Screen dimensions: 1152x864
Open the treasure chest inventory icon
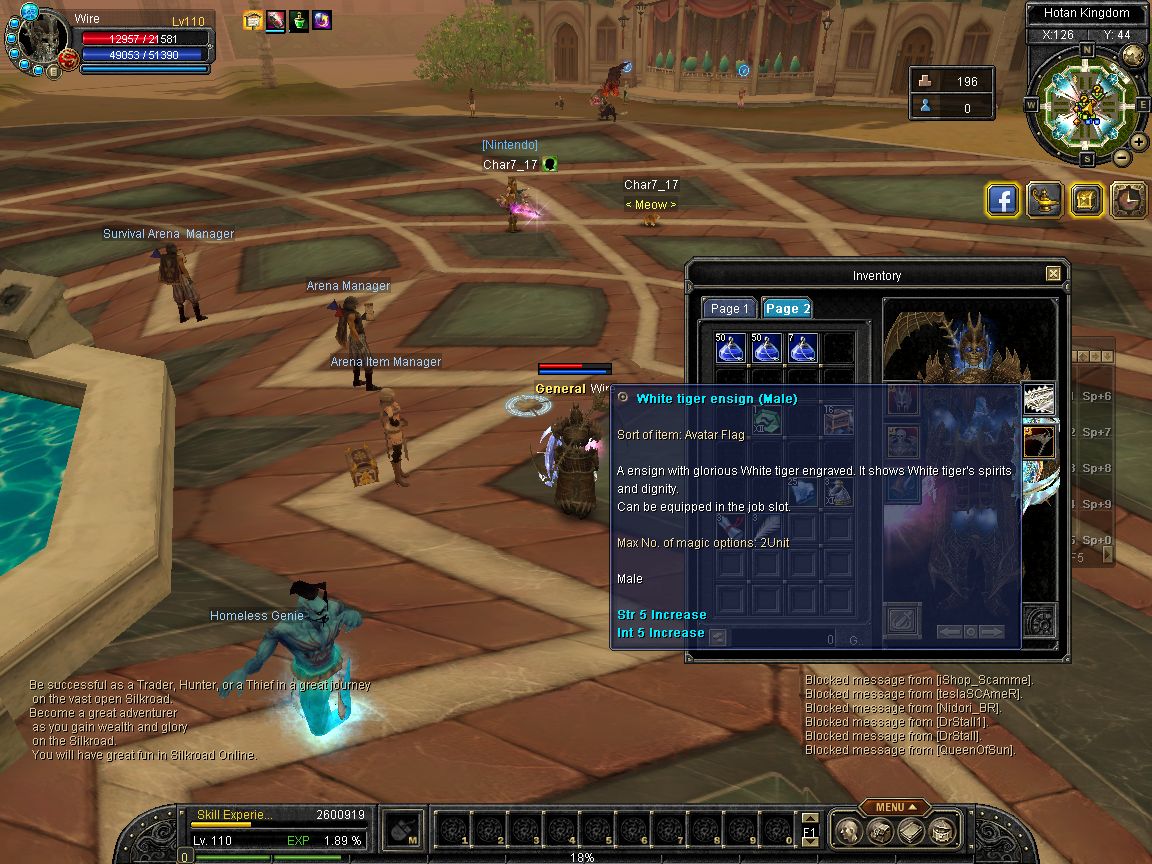941,830
